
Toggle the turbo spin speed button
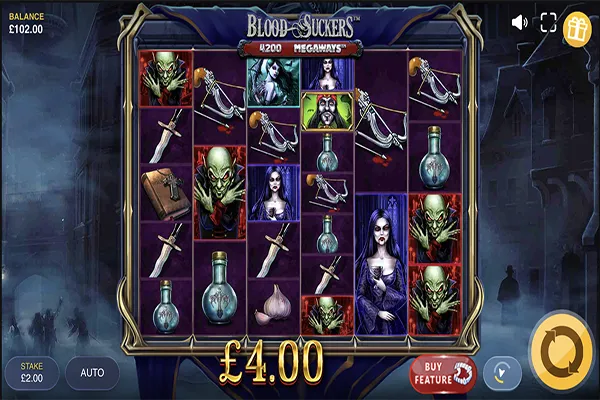click(502, 373)
